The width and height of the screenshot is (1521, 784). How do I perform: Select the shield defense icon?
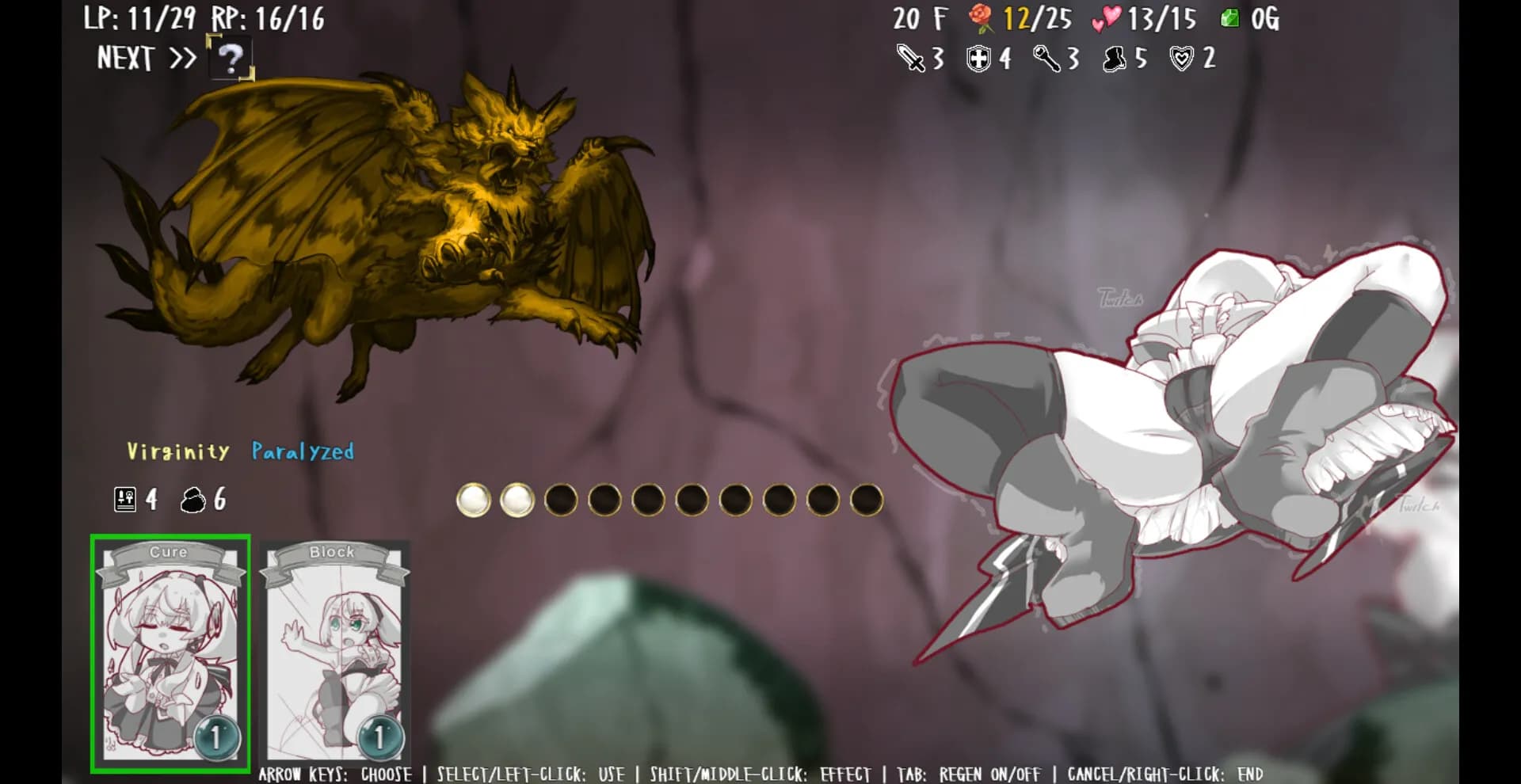click(980, 58)
